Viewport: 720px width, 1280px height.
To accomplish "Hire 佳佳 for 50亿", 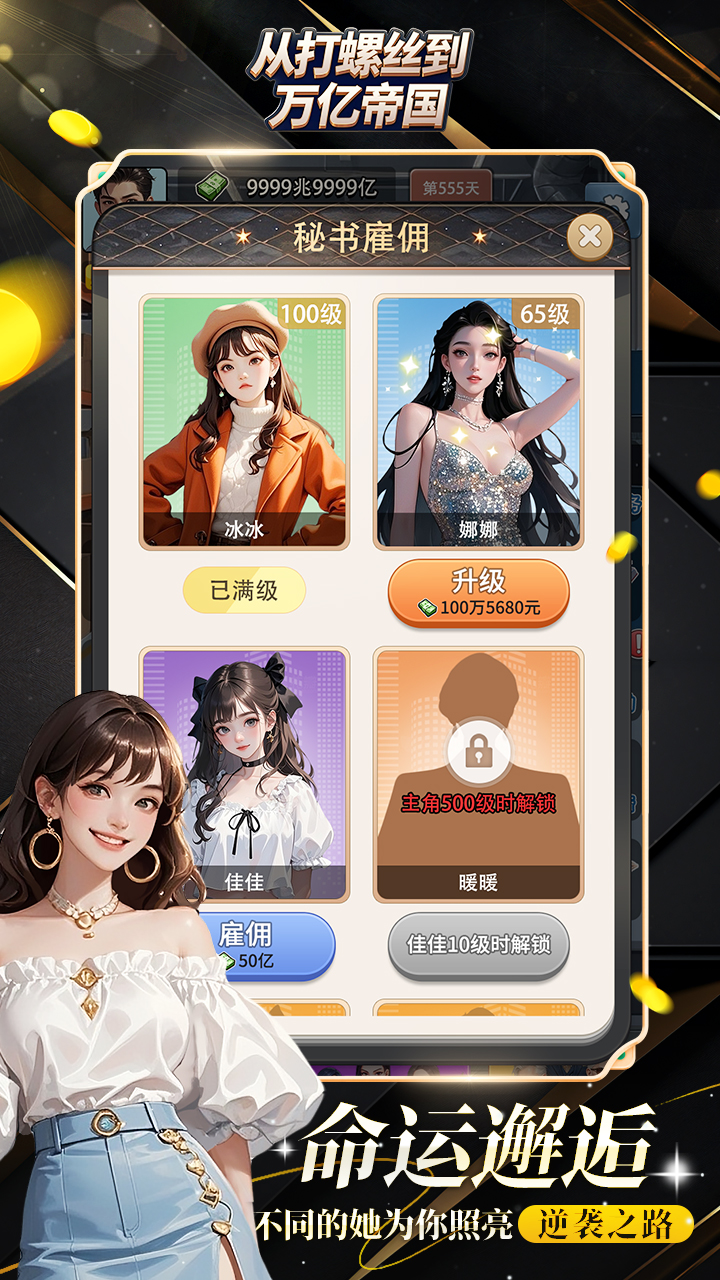I will 264,945.
